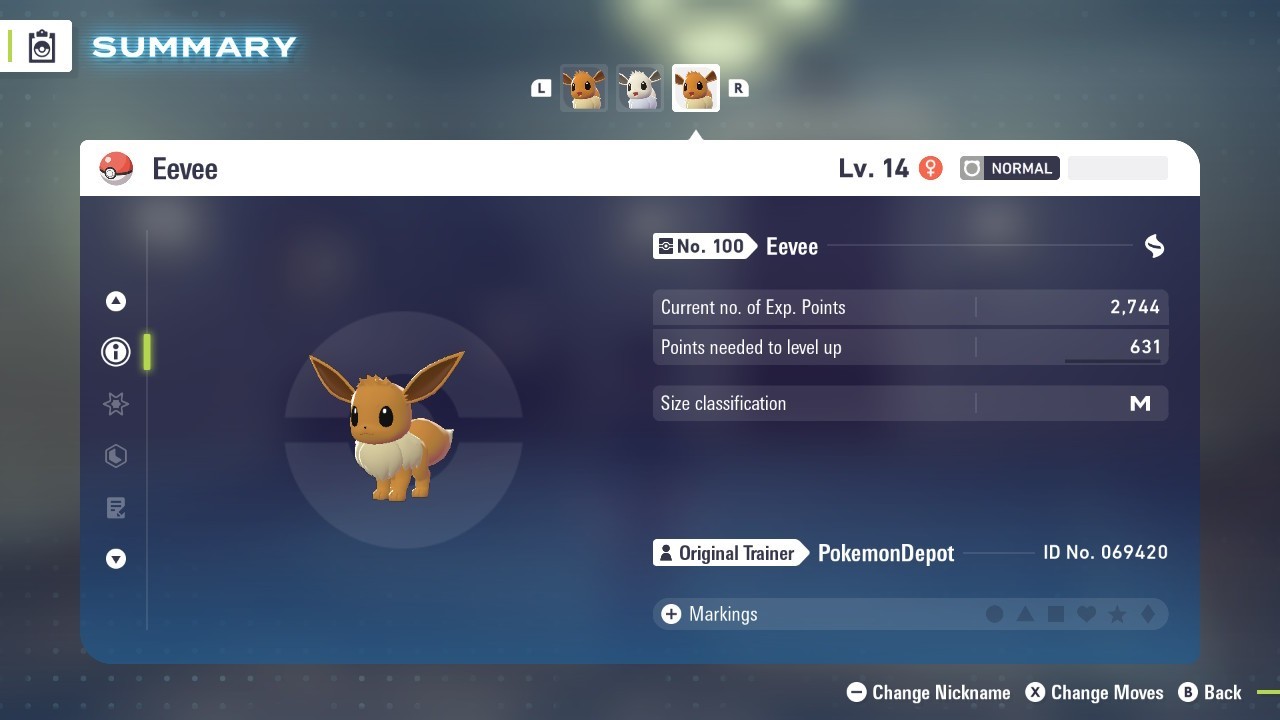1280x720 pixels.
Task: Click the R button to view the next Pokémon
Action: coord(738,88)
